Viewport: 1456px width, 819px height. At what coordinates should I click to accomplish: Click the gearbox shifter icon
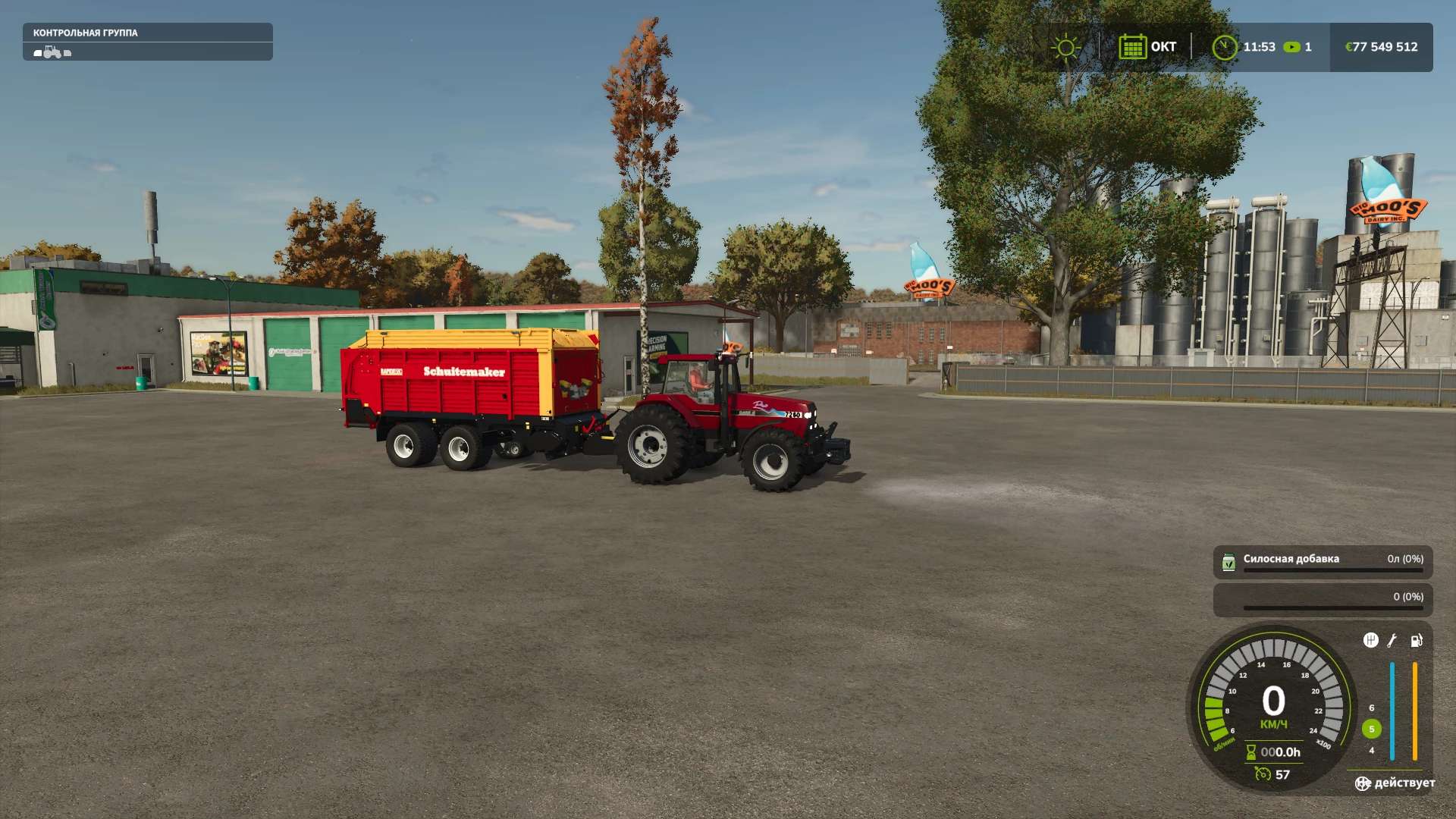click(1370, 640)
